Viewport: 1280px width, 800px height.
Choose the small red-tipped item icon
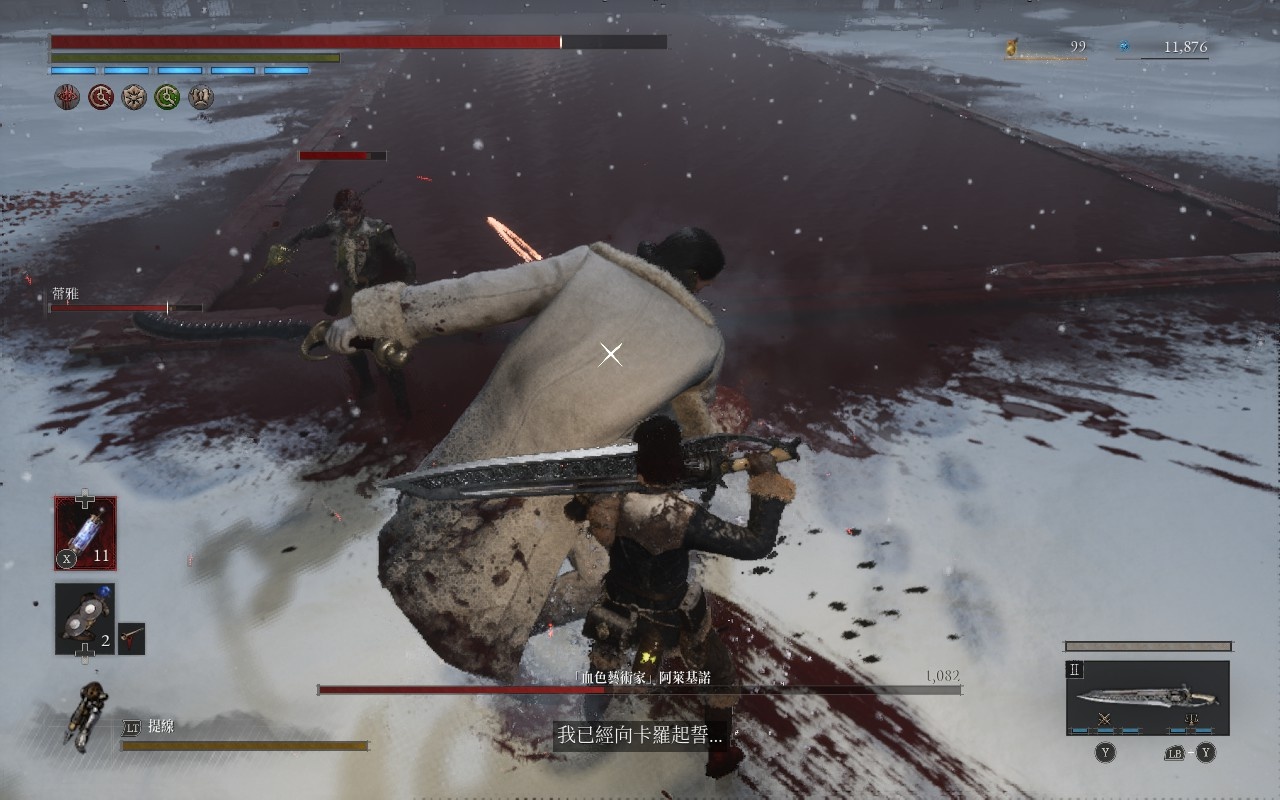131,638
